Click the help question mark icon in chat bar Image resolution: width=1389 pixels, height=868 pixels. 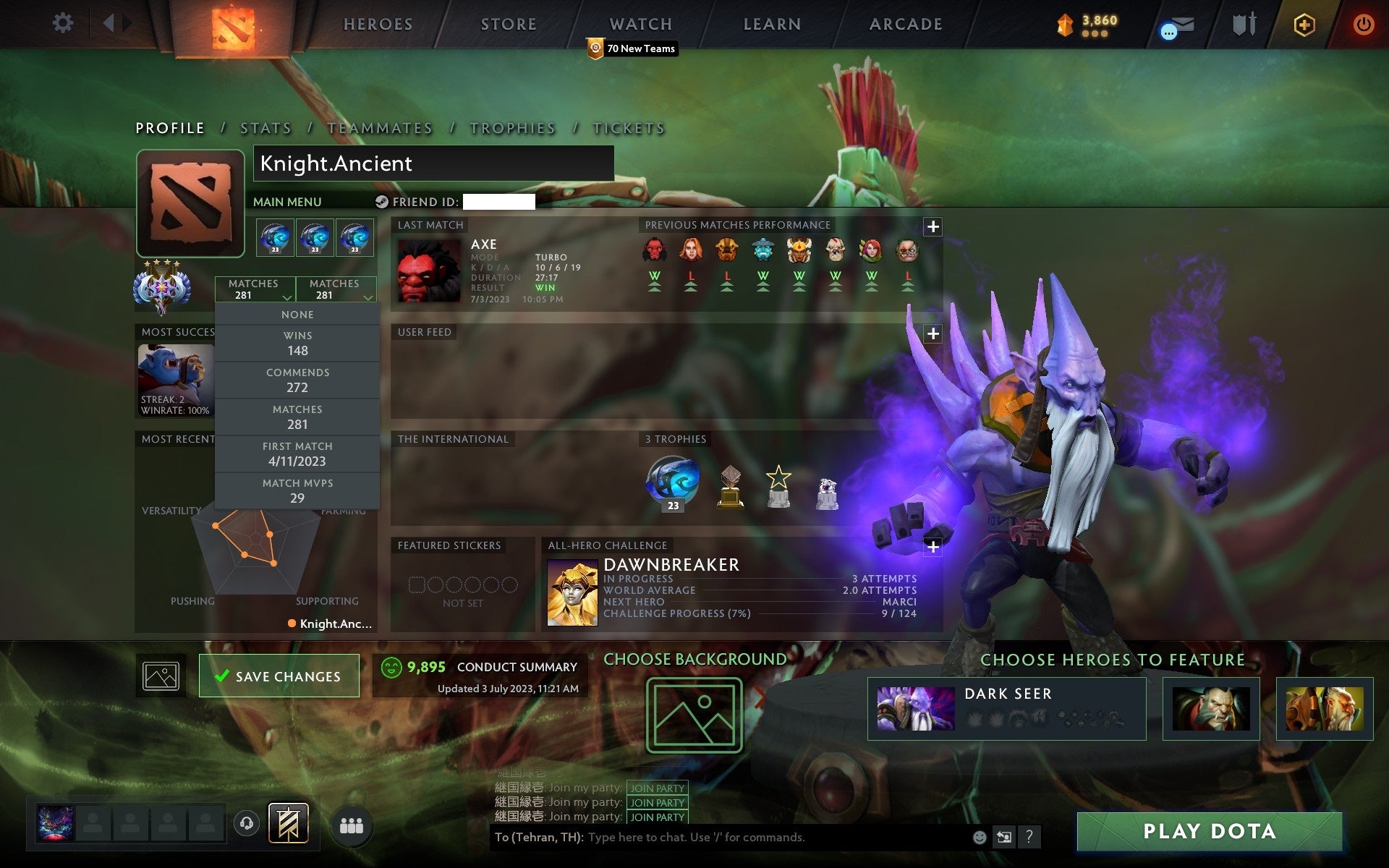[1029, 837]
